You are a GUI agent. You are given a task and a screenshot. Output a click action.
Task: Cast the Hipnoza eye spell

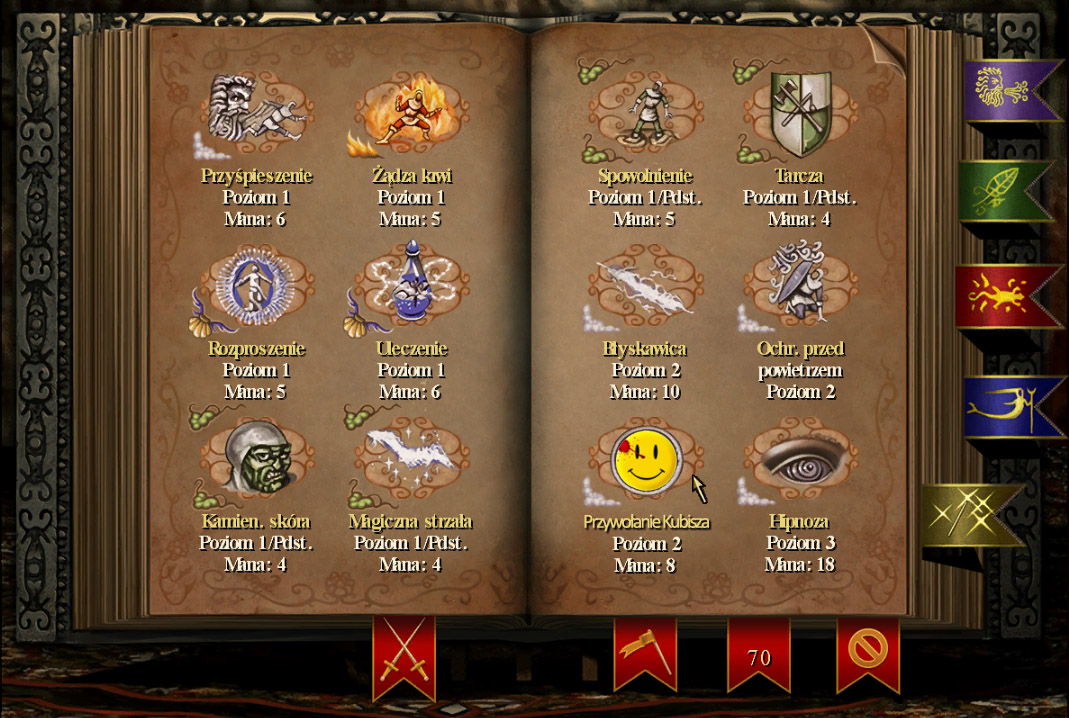[798, 460]
